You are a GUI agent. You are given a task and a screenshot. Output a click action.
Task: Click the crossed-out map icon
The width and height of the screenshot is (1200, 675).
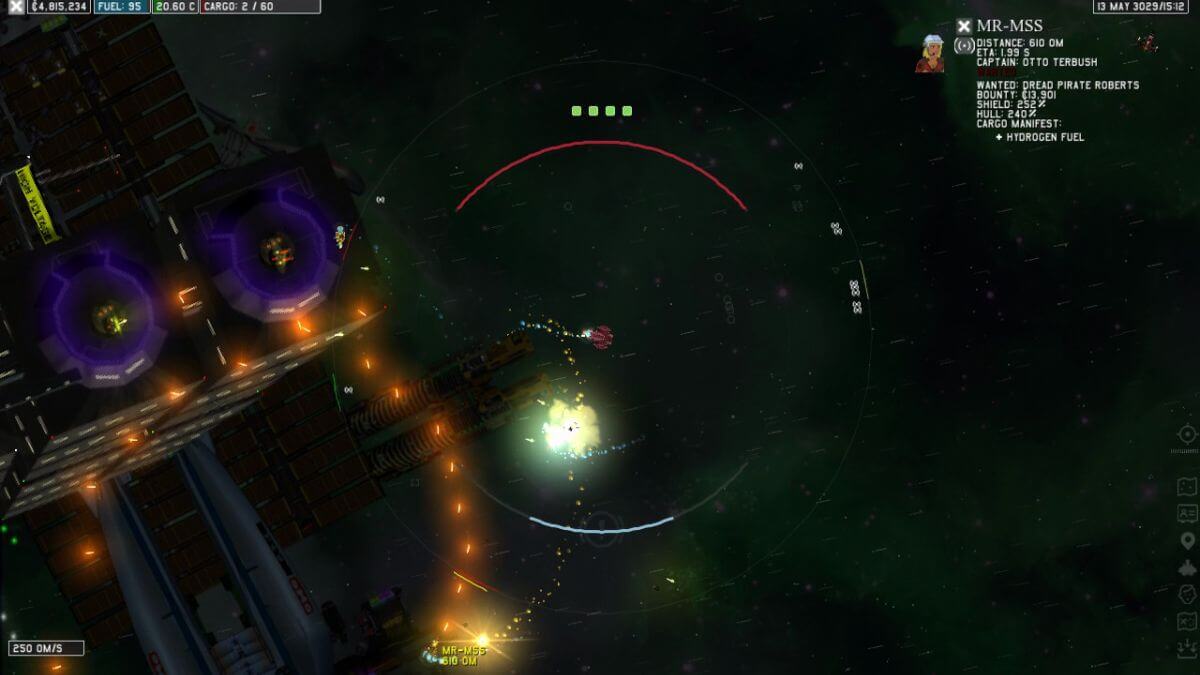[1187, 621]
